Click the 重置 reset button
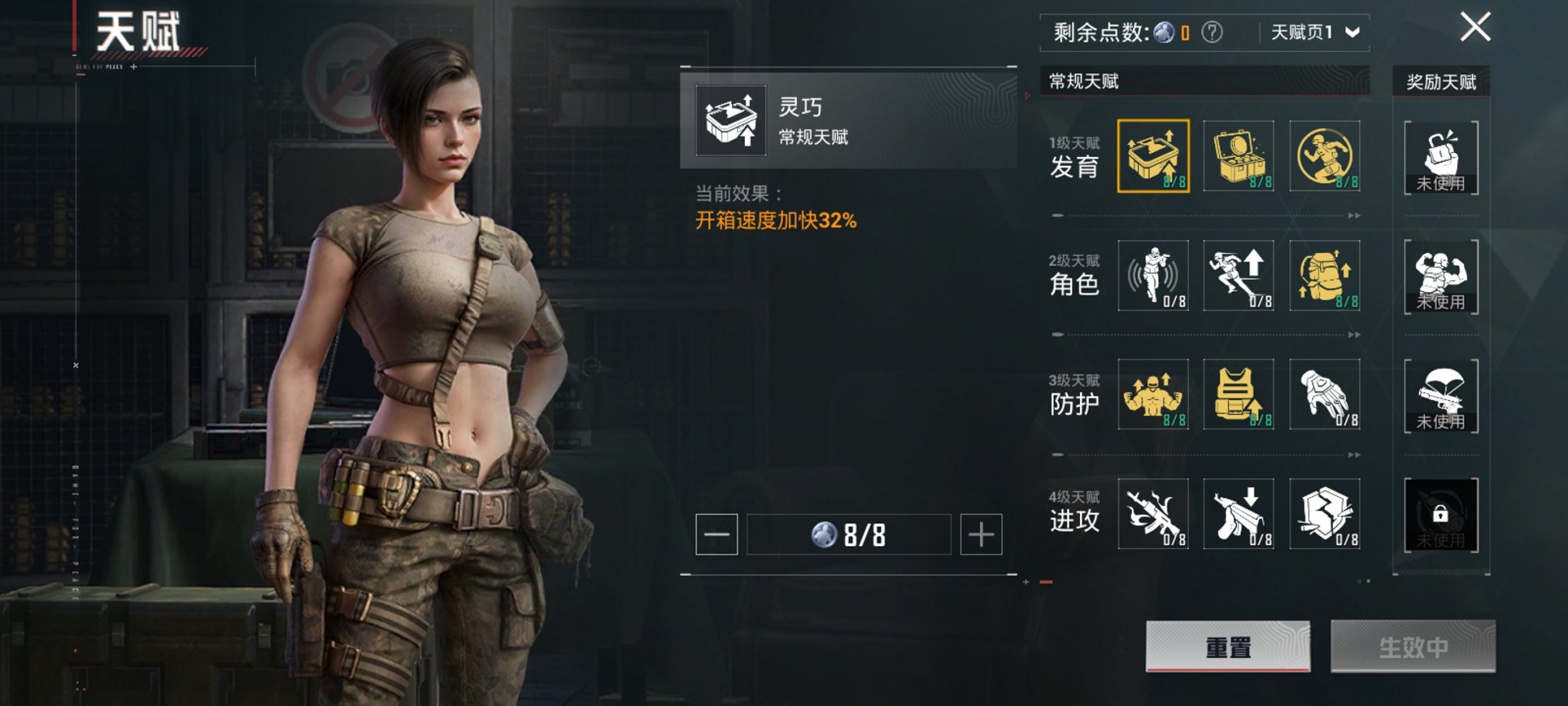This screenshot has width=1568, height=706. pyautogui.click(x=1227, y=647)
